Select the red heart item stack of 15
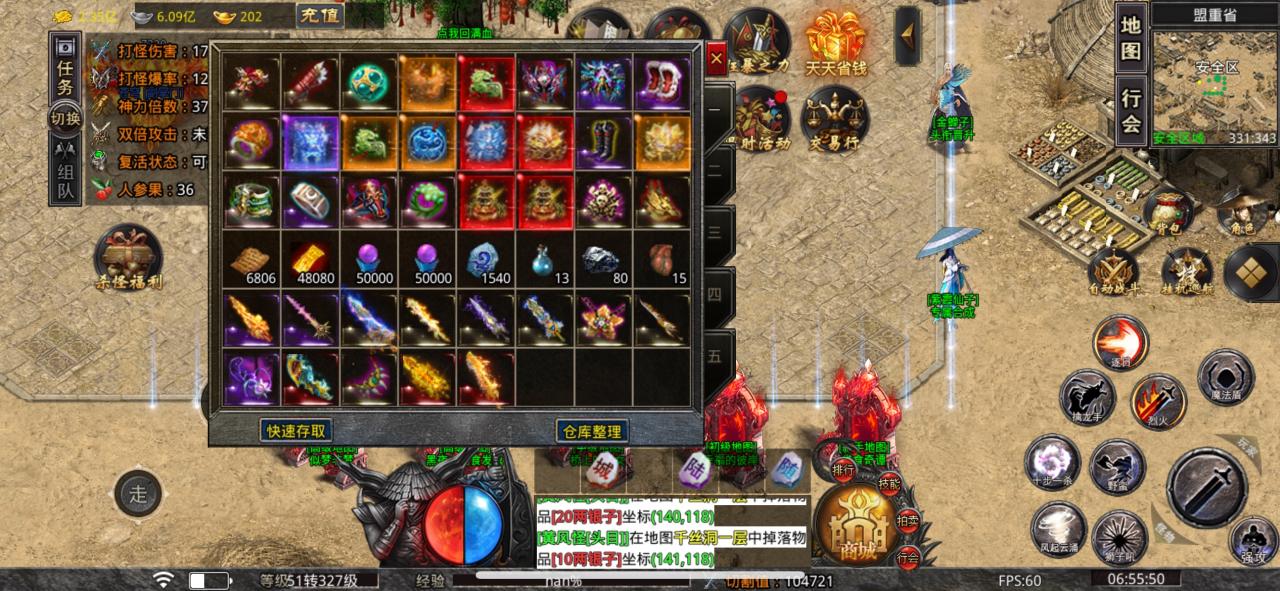Screen dimensions: 1280x591 pyautogui.click(x=662, y=263)
